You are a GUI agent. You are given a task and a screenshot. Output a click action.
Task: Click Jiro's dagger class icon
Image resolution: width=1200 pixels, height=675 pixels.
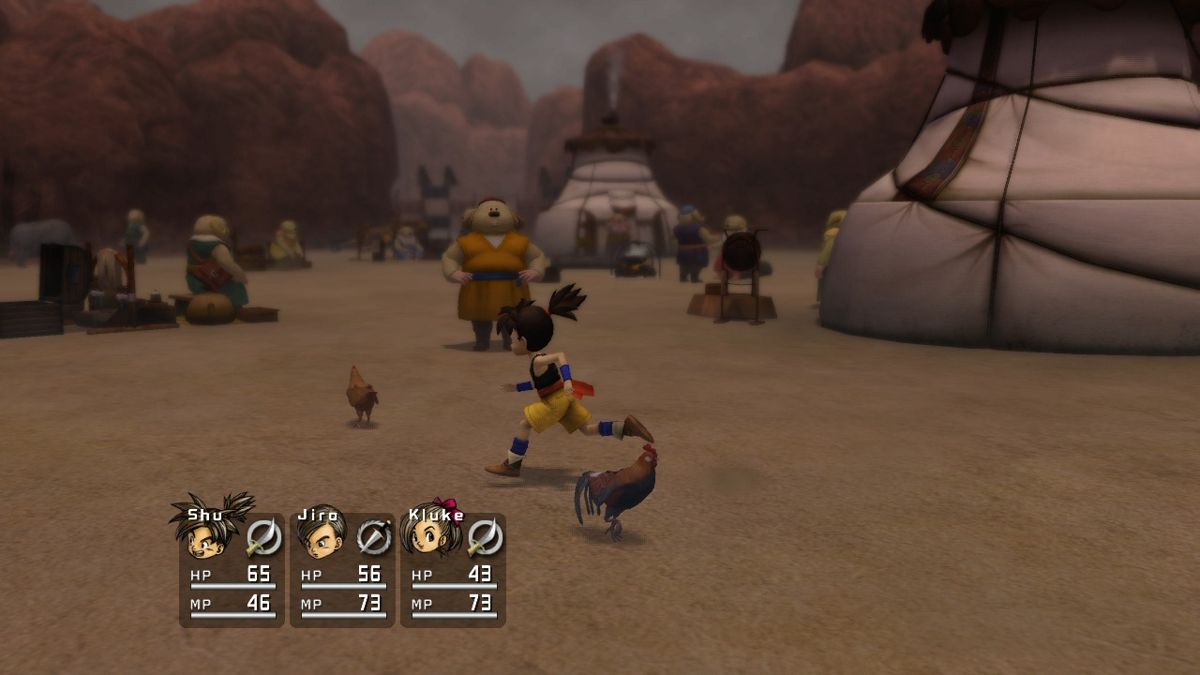point(374,537)
